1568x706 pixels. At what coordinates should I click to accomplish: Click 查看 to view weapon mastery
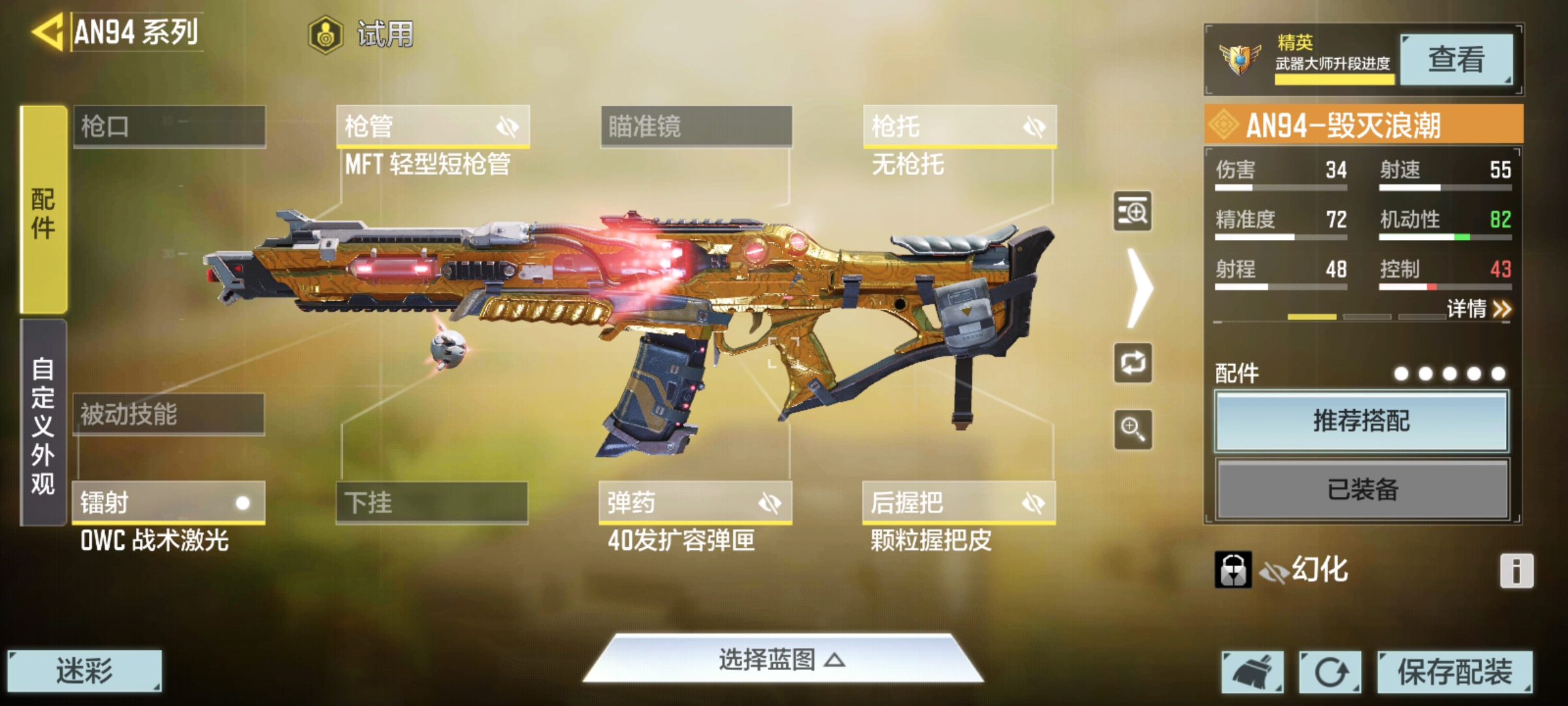click(x=1456, y=59)
